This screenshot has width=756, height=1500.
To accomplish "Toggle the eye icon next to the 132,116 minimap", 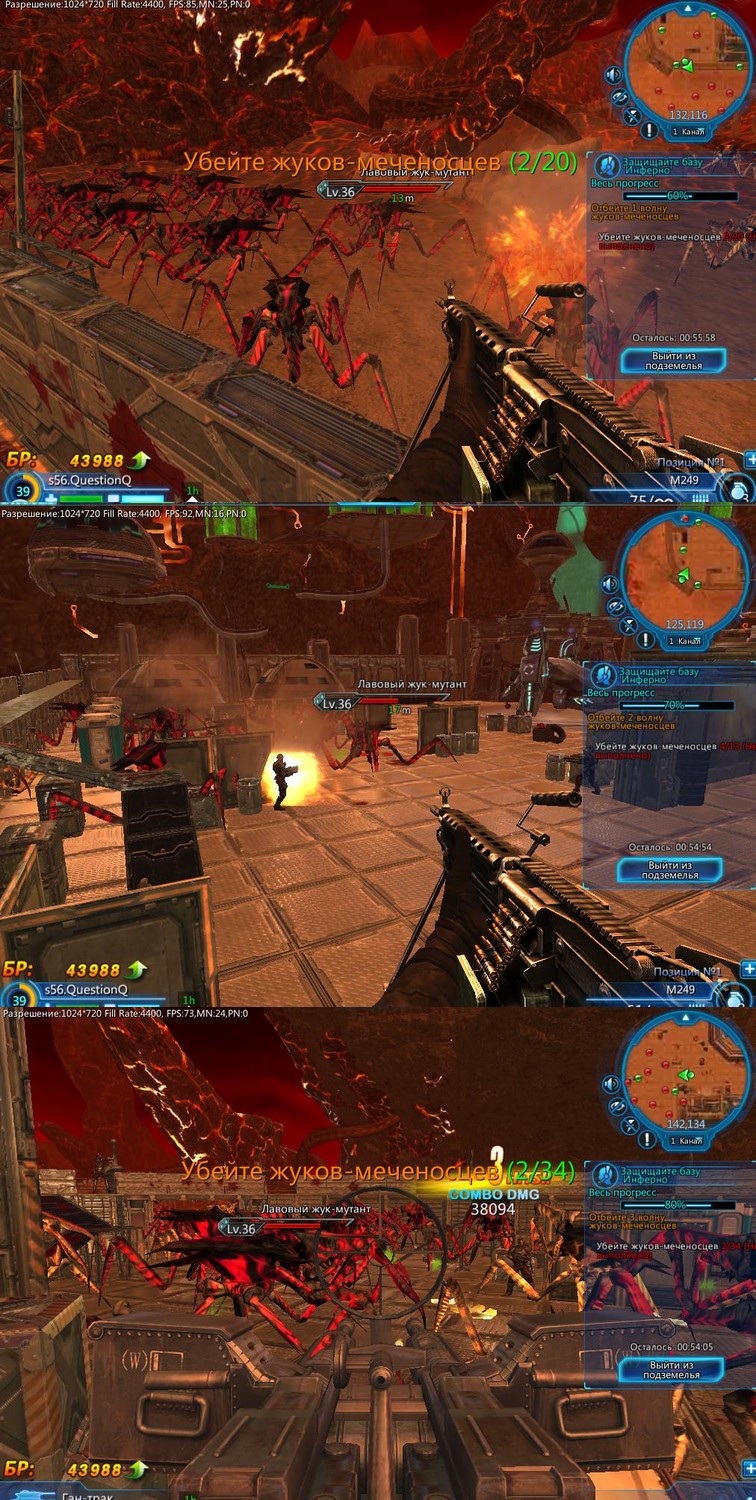I will coord(619,97).
